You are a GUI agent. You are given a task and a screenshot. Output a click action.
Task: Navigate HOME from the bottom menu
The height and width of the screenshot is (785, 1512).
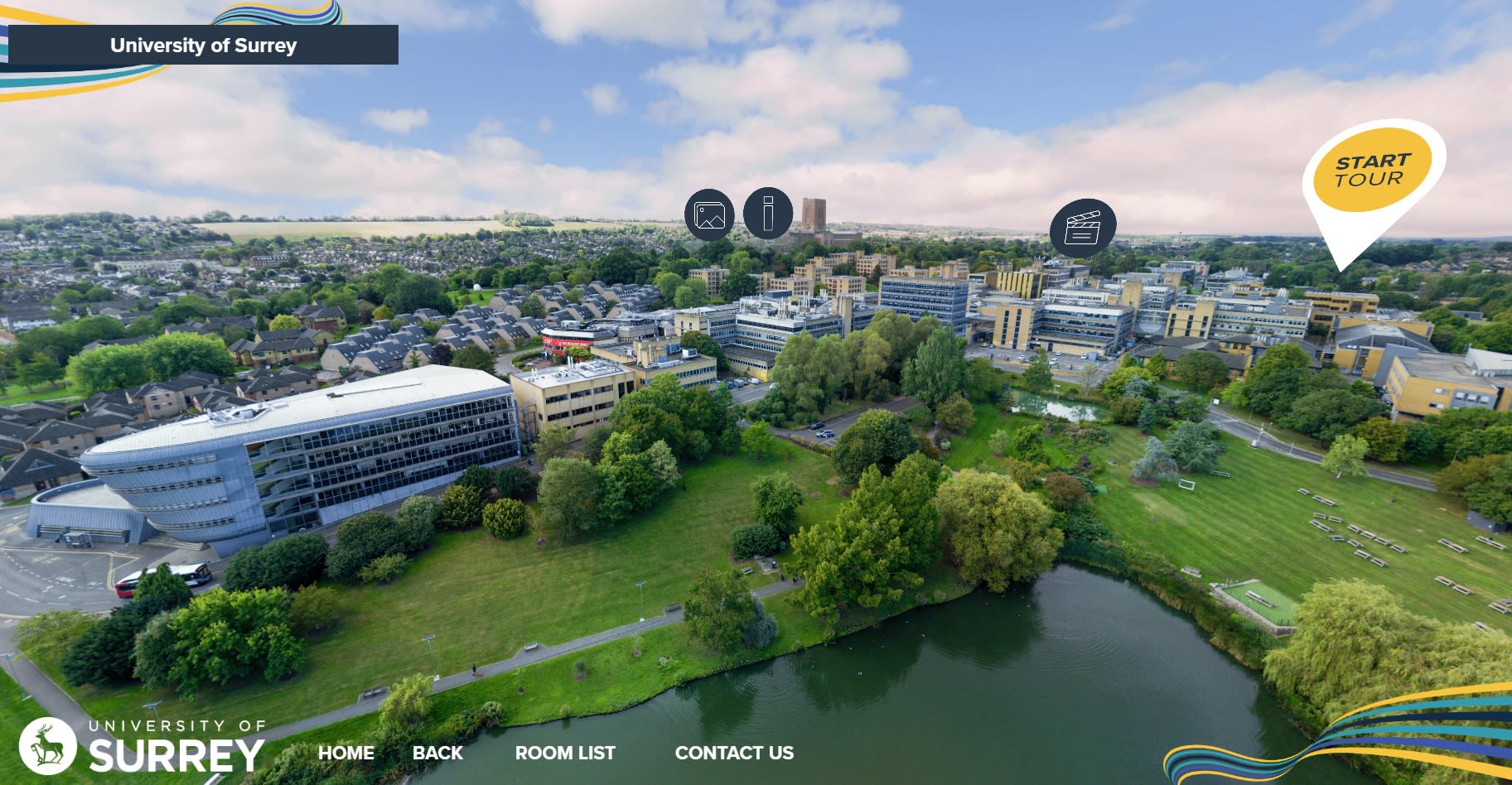tap(345, 754)
